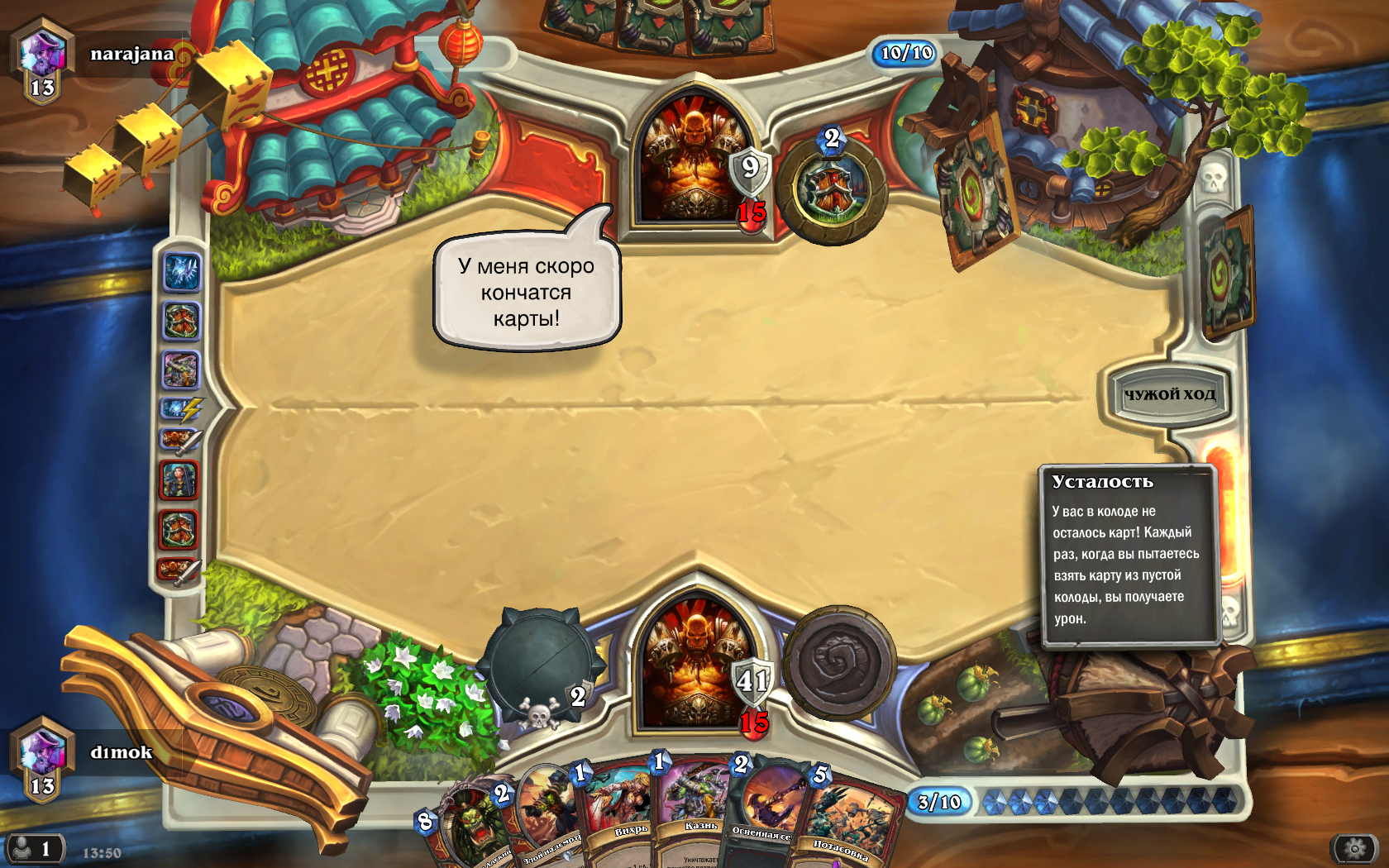Inspect the blue-bordered shield history tile
This screenshot has width=1389, height=868.
(182, 321)
